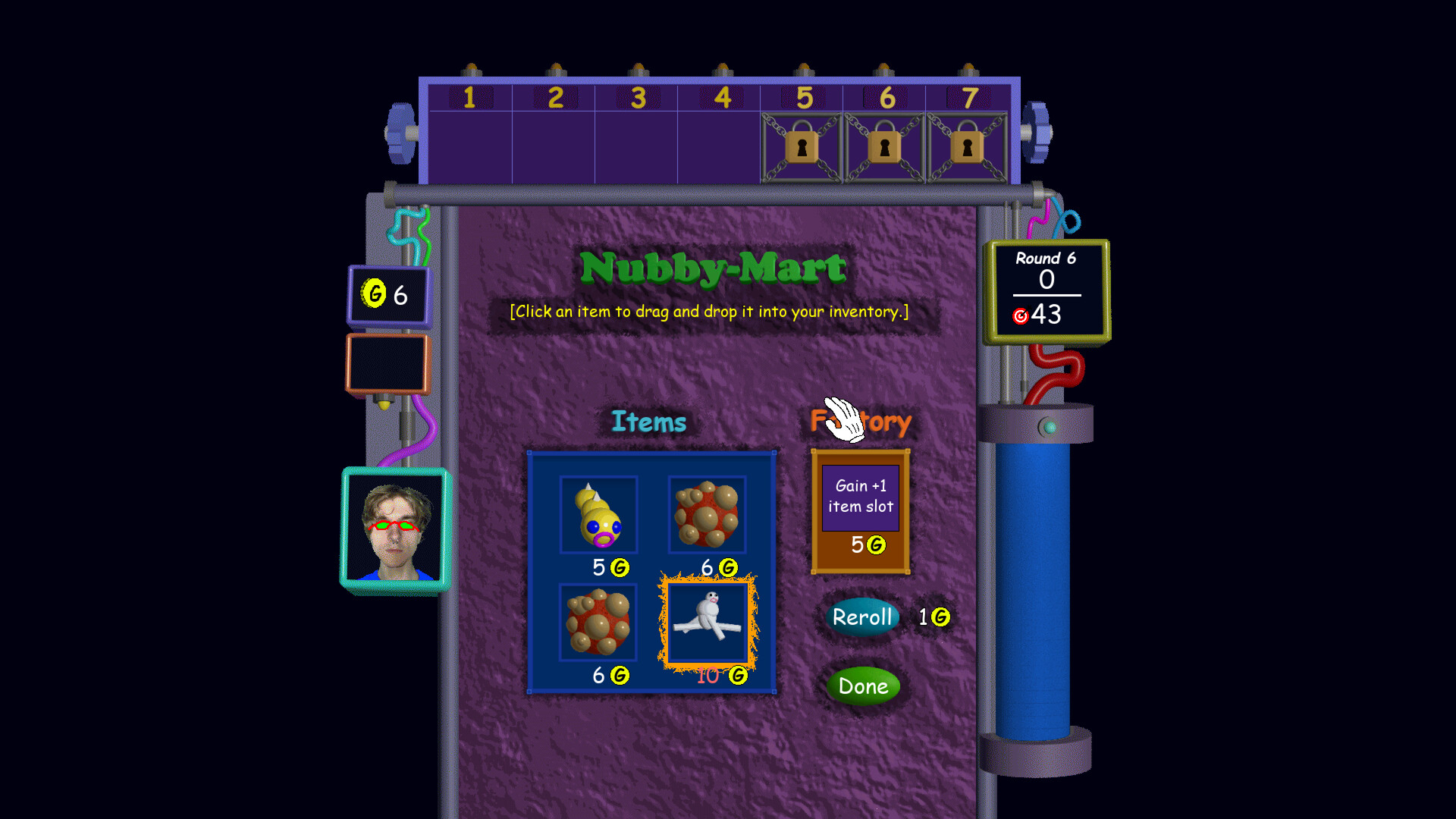Select empty inventory slot 3
Screen dimensions: 1456x819
click(x=637, y=144)
